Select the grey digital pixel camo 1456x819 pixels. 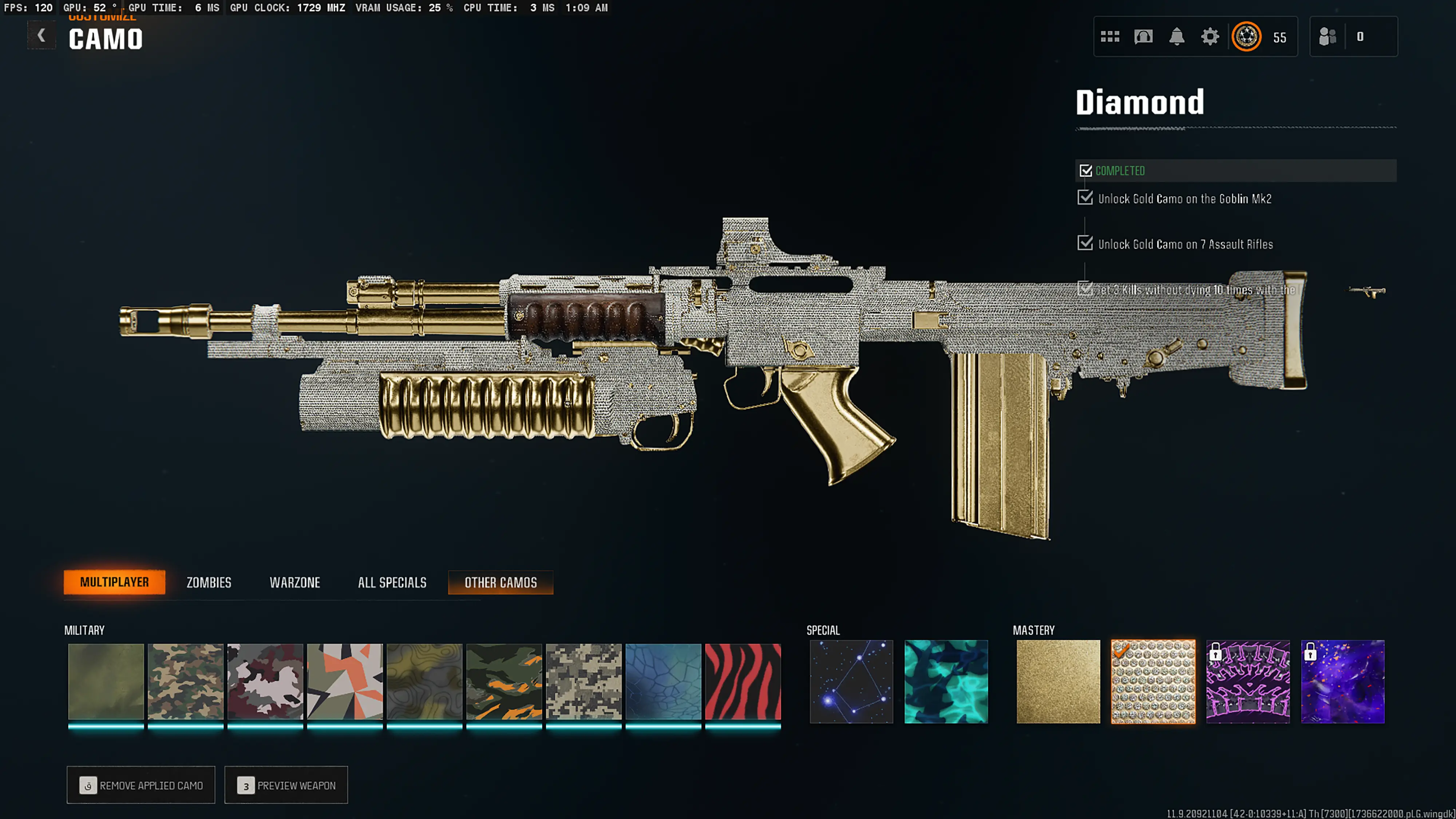(583, 682)
